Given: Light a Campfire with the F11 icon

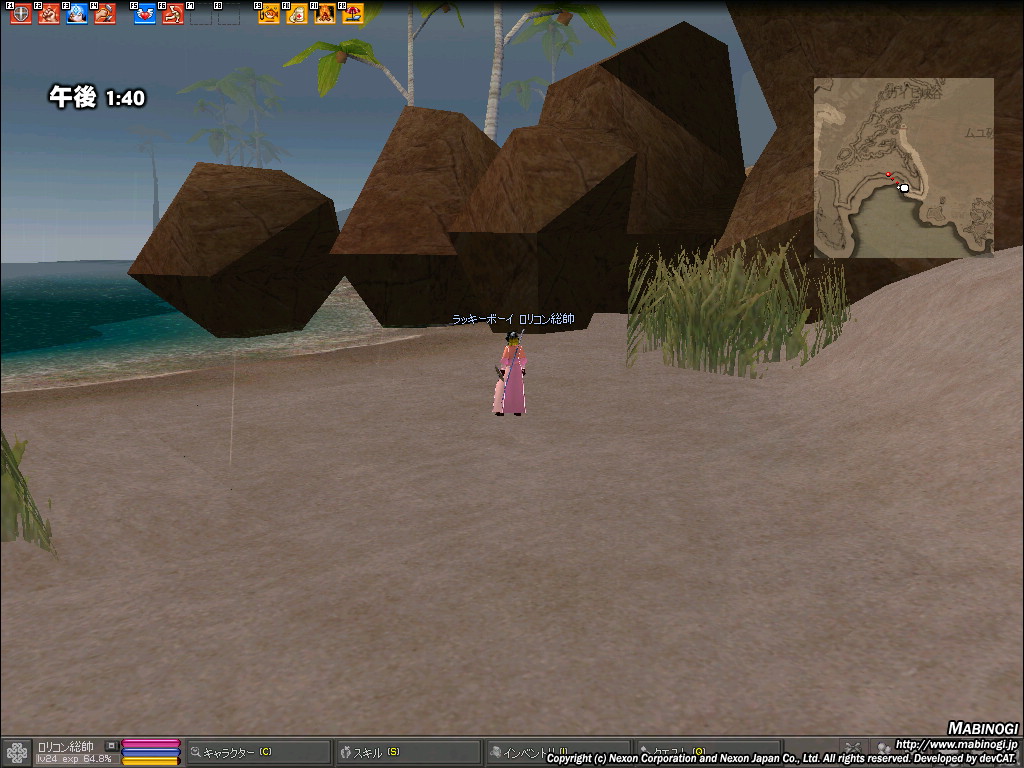Looking at the screenshot, I should click(x=324, y=14).
